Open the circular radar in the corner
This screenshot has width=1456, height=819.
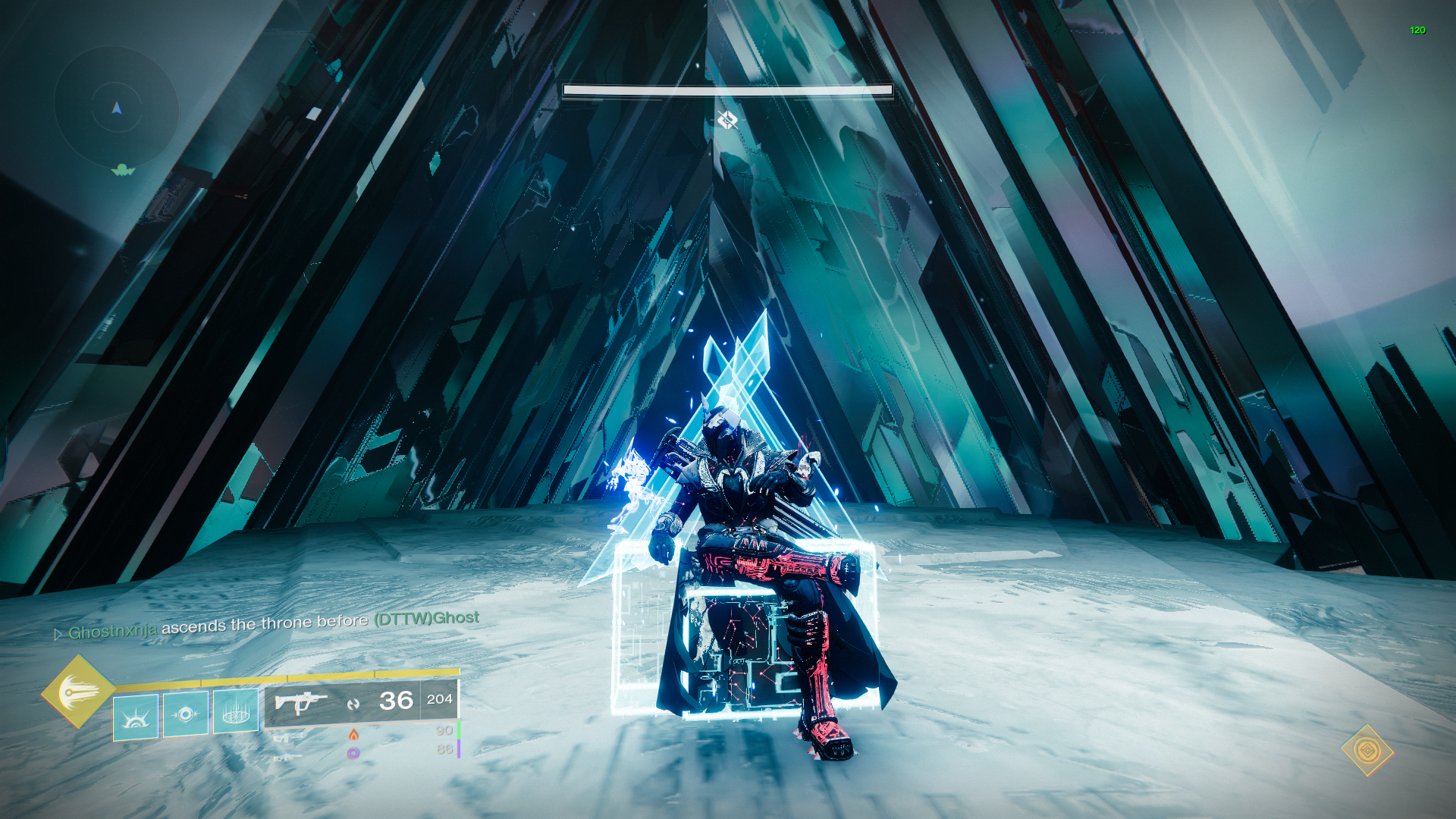[116, 108]
